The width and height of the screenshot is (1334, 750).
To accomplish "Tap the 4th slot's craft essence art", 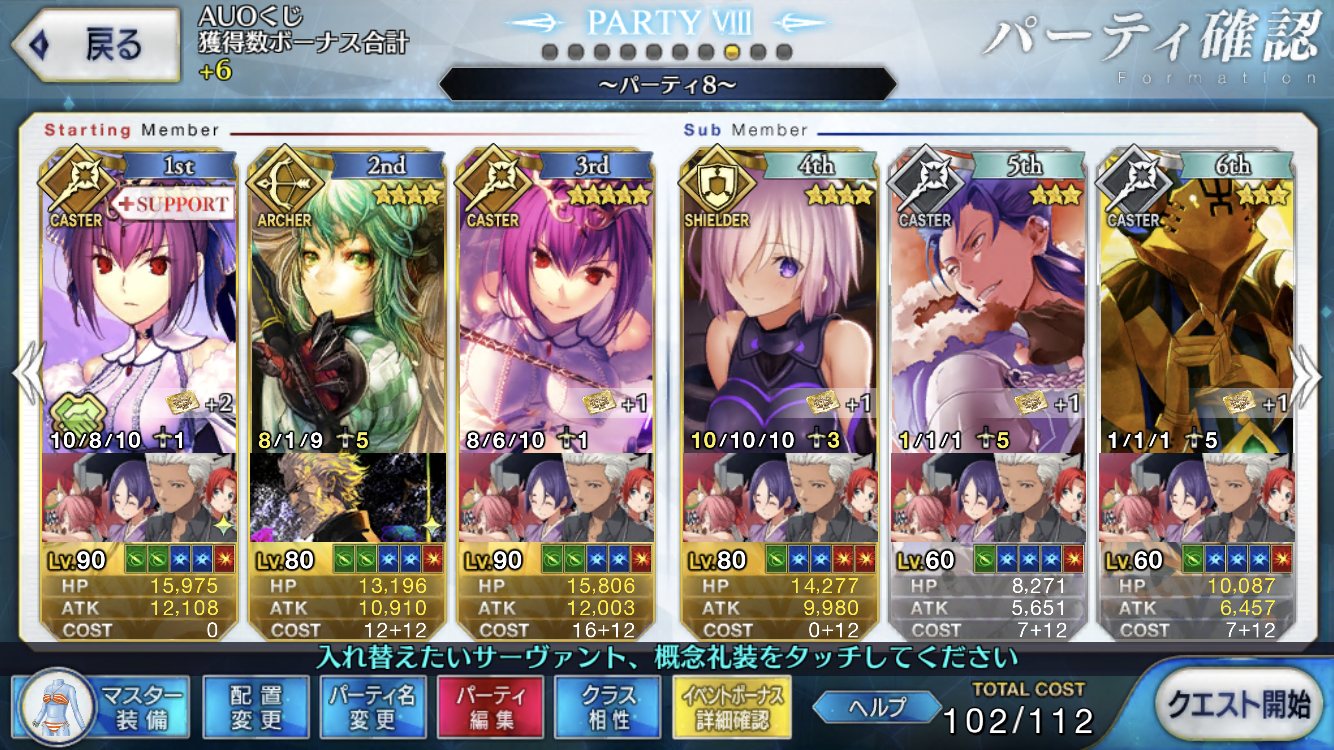I will [x=779, y=497].
